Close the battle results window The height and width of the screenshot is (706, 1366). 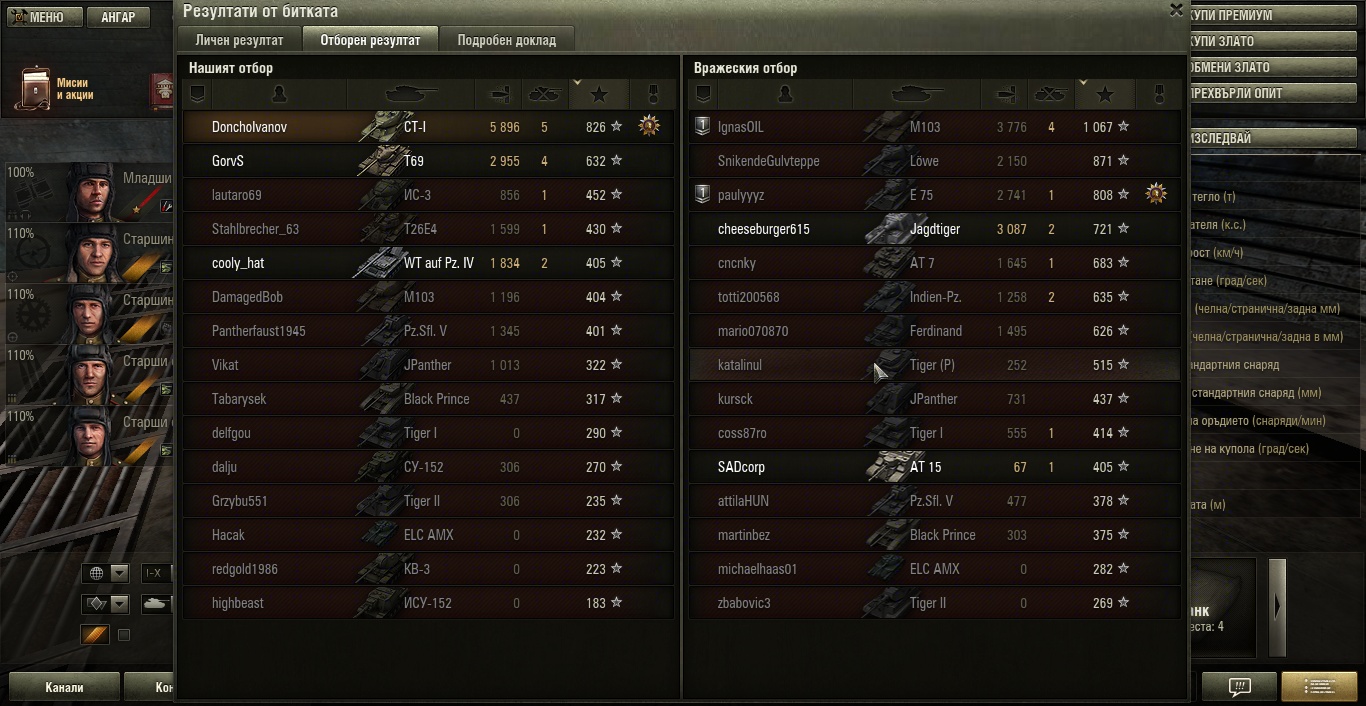point(1176,10)
